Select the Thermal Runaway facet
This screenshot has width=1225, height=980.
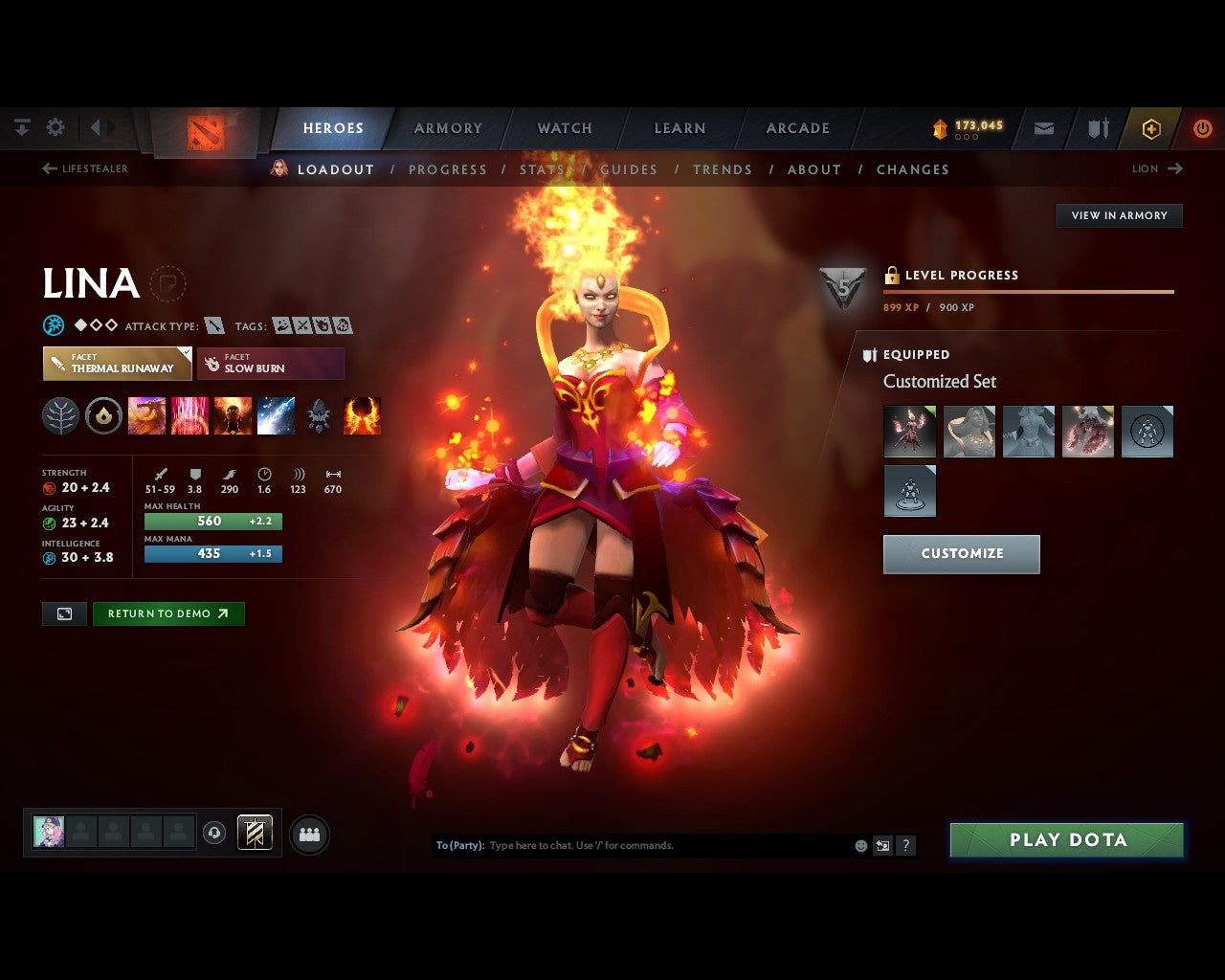coord(117,364)
